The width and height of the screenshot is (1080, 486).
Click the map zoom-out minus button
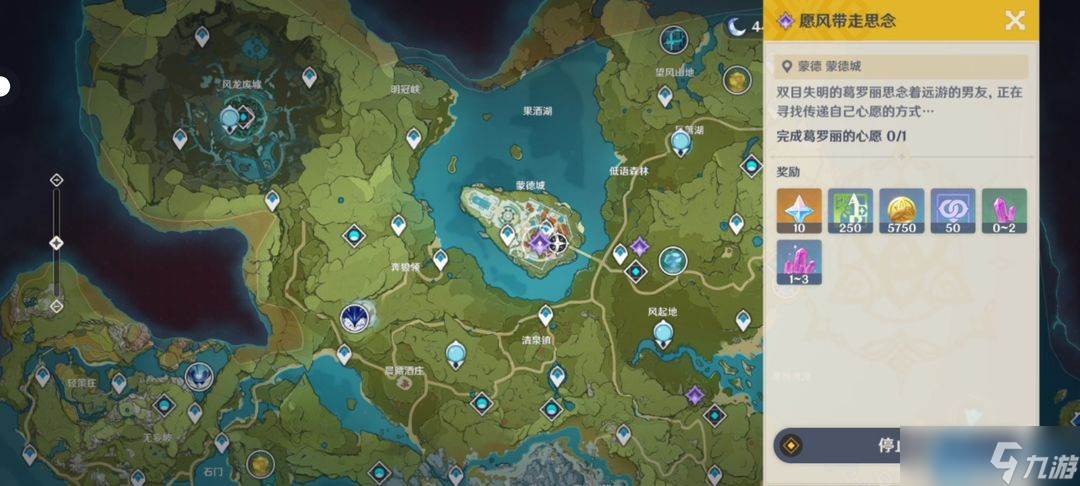(57, 305)
